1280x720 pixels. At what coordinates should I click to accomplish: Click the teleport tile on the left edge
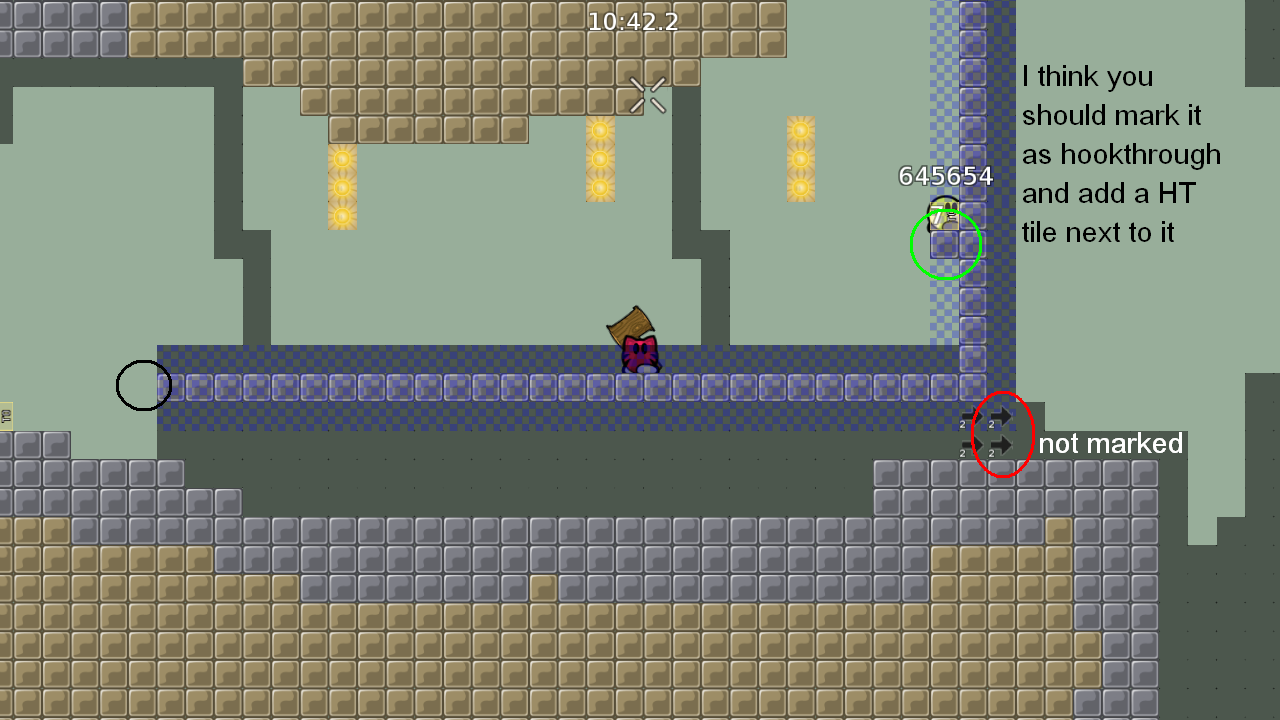click(x=7, y=417)
